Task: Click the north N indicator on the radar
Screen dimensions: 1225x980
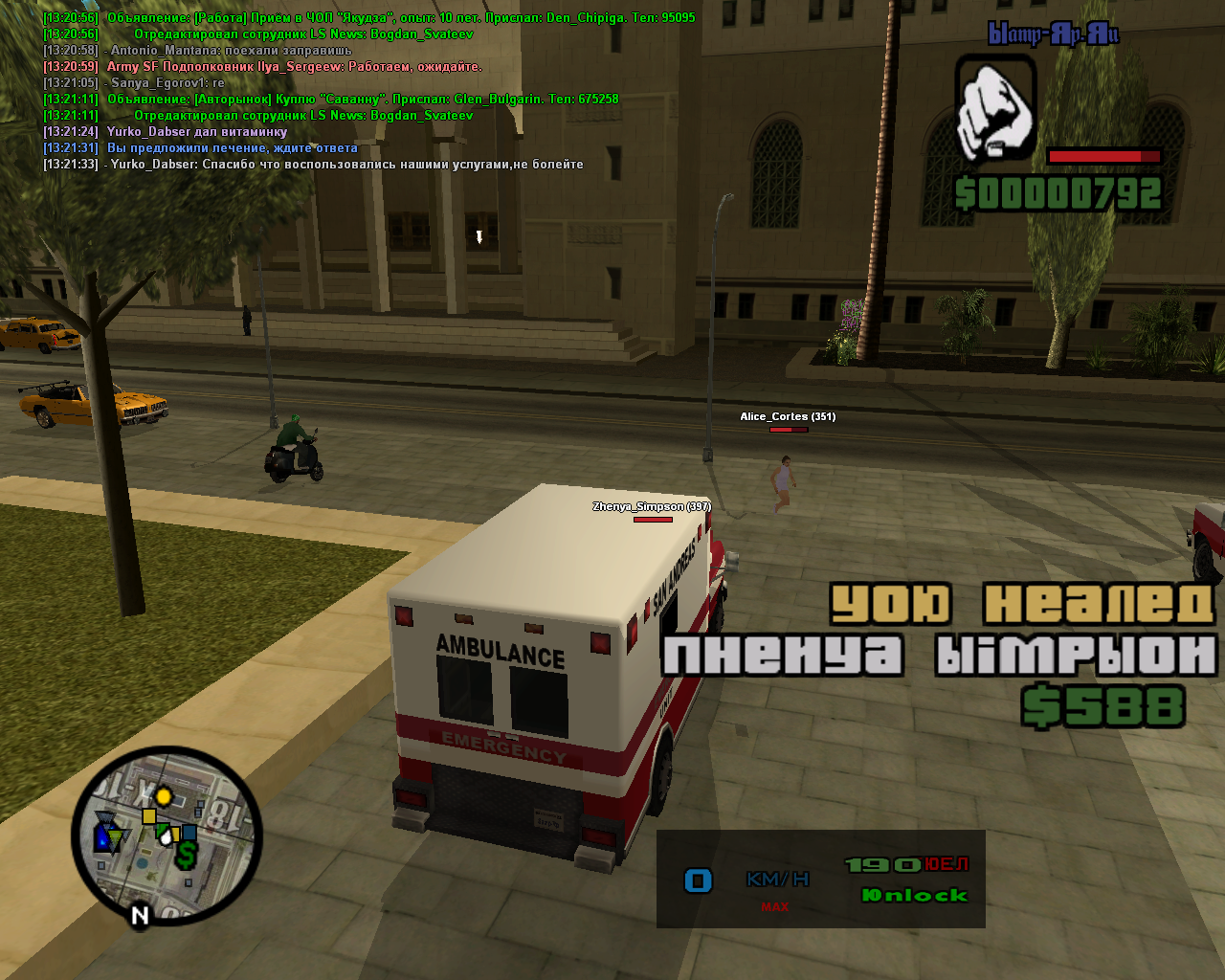Action: [x=140, y=916]
